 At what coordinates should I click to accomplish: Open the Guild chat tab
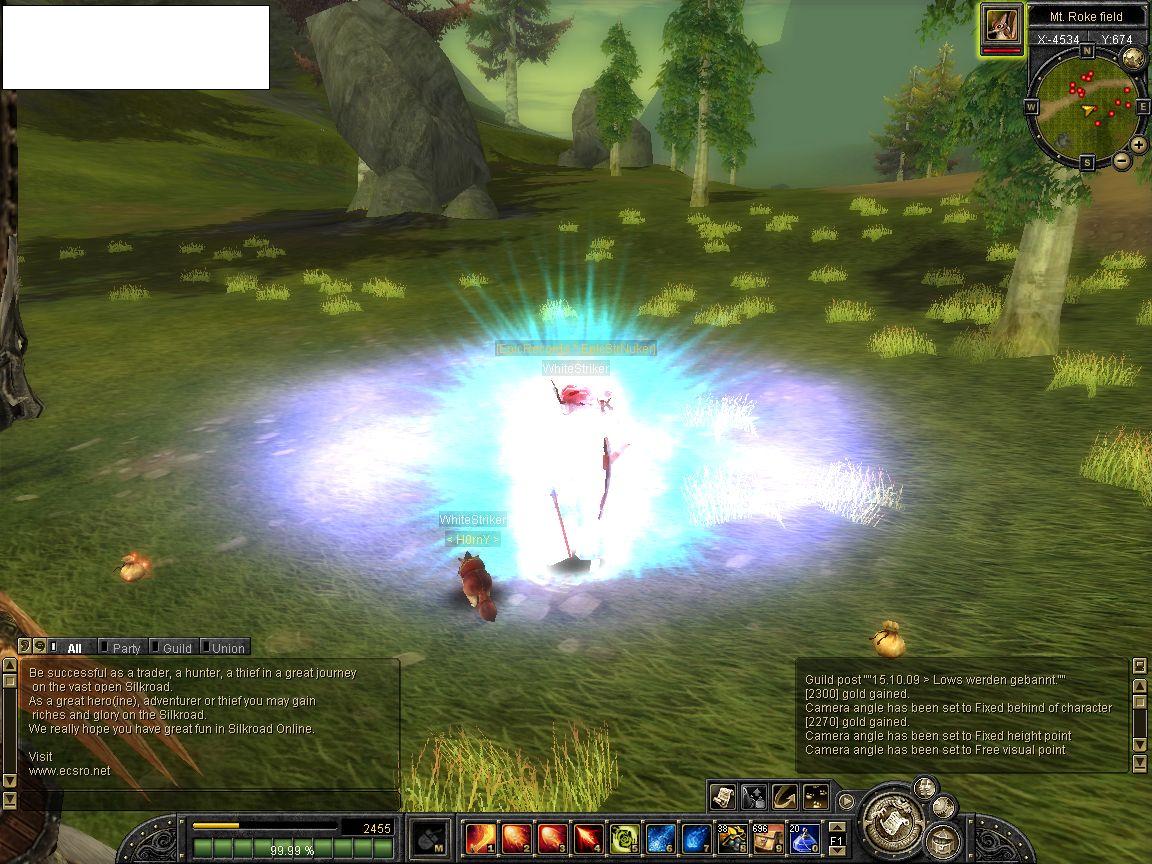click(176, 648)
